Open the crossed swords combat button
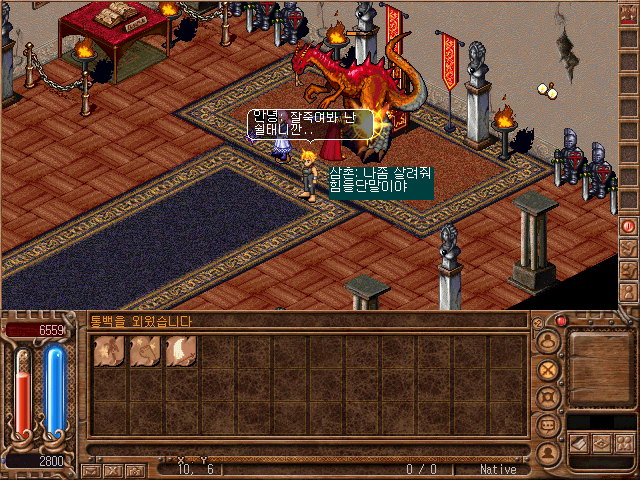The width and height of the screenshot is (640, 480). (547, 369)
